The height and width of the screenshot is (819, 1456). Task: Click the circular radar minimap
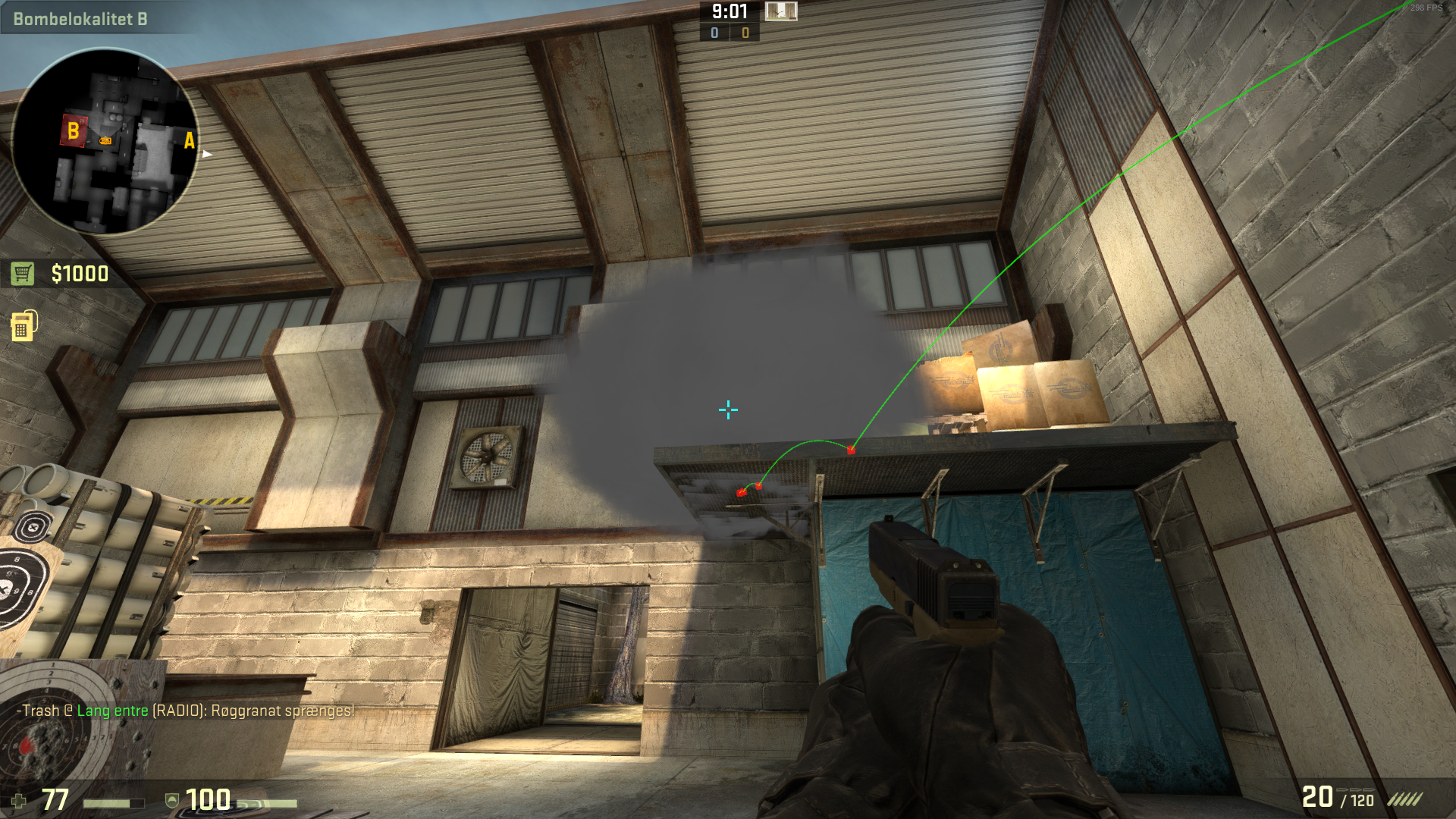[105, 142]
